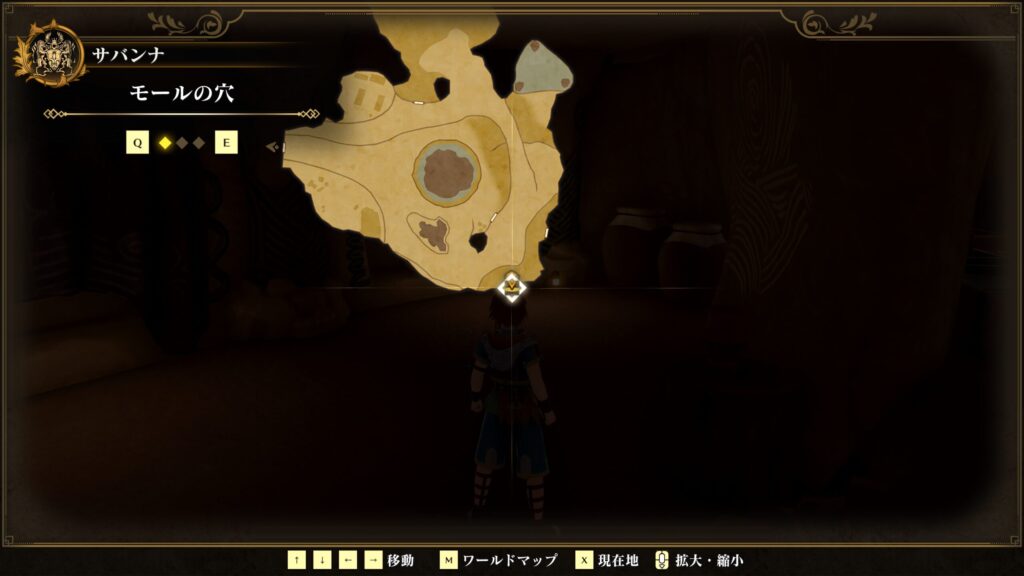Click the player location marker on the map
The image size is (1024, 576).
pos(512,288)
